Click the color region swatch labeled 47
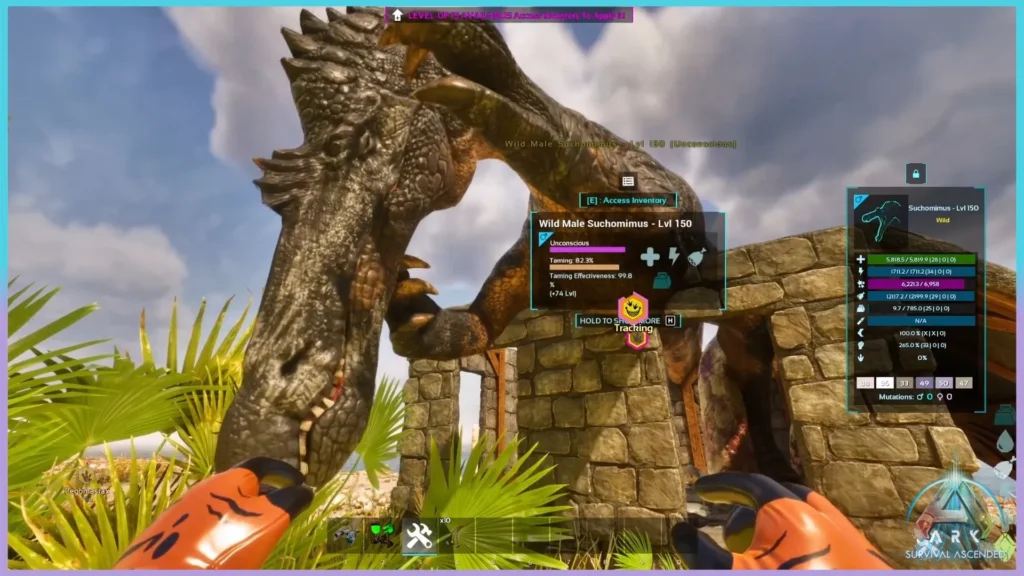Image resolution: width=1024 pixels, height=576 pixels. 963,382
